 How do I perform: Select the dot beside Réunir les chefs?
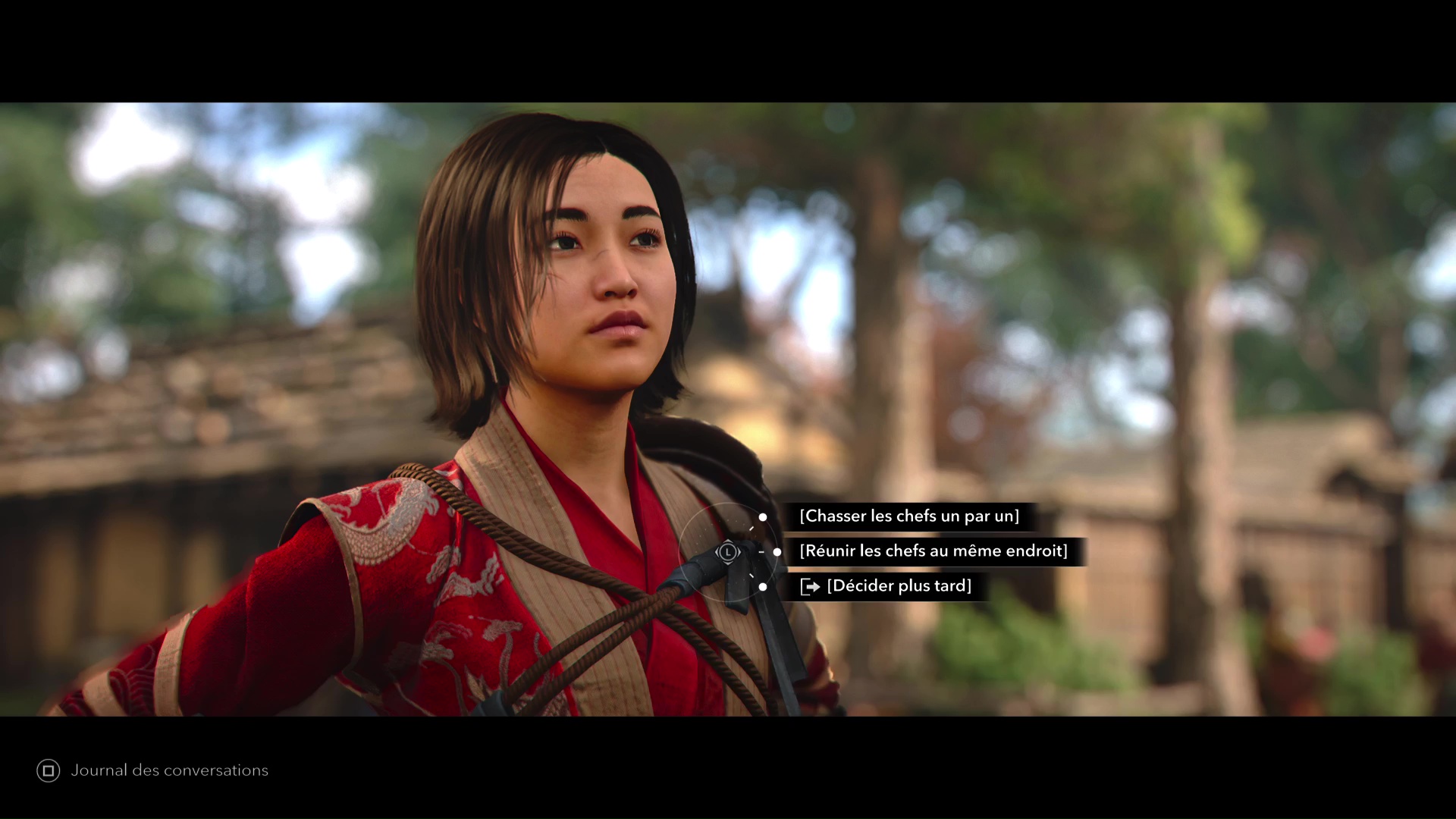click(x=777, y=552)
